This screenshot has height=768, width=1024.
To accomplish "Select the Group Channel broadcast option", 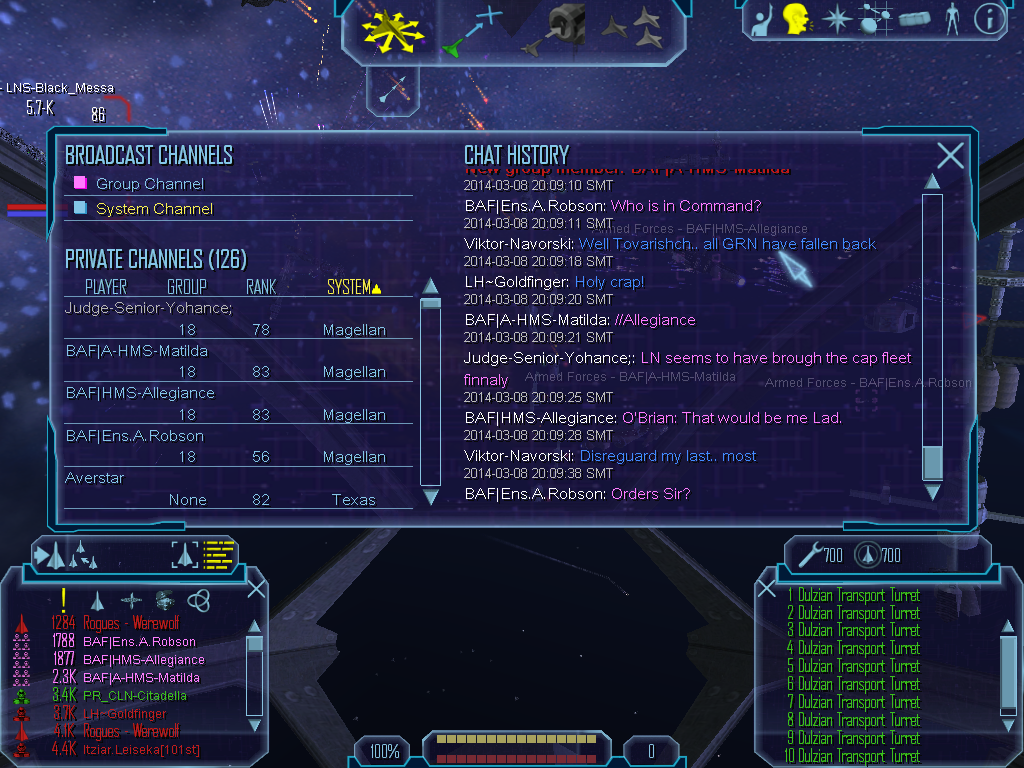I will pos(149,184).
